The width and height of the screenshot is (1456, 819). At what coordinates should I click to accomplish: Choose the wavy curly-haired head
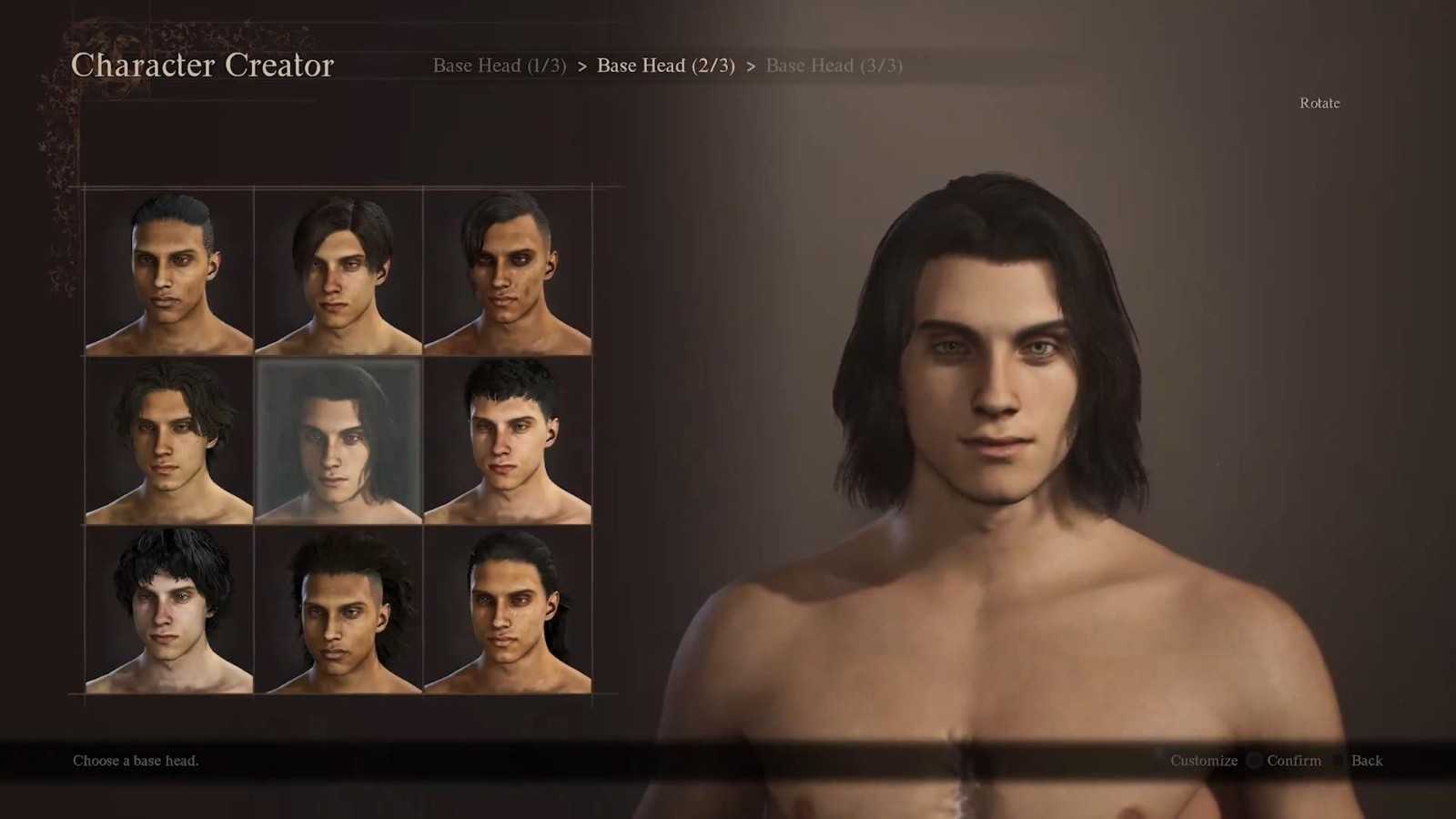tap(169, 440)
